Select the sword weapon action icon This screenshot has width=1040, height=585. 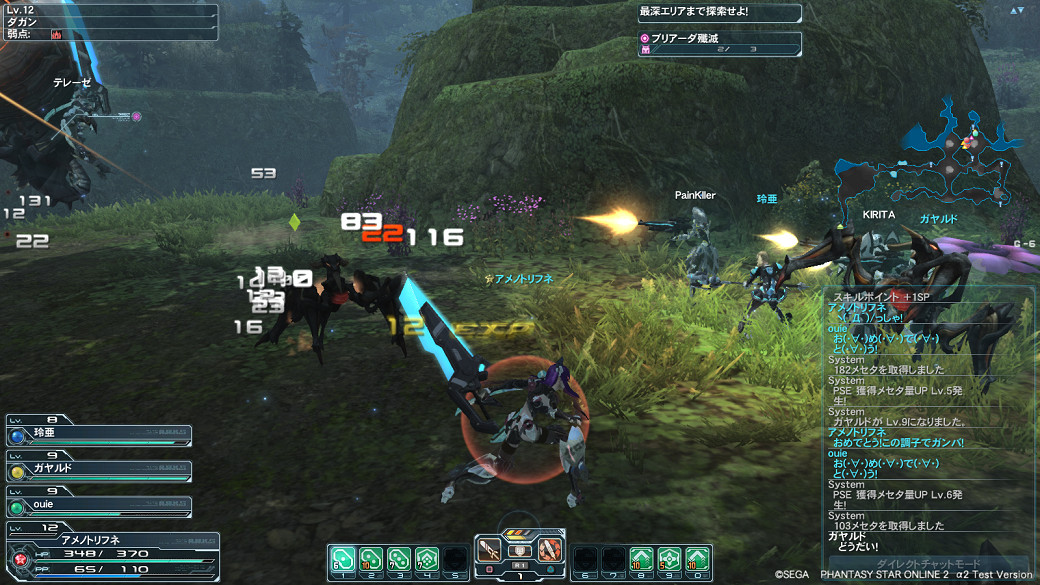pyautogui.click(x=490, y=549)
